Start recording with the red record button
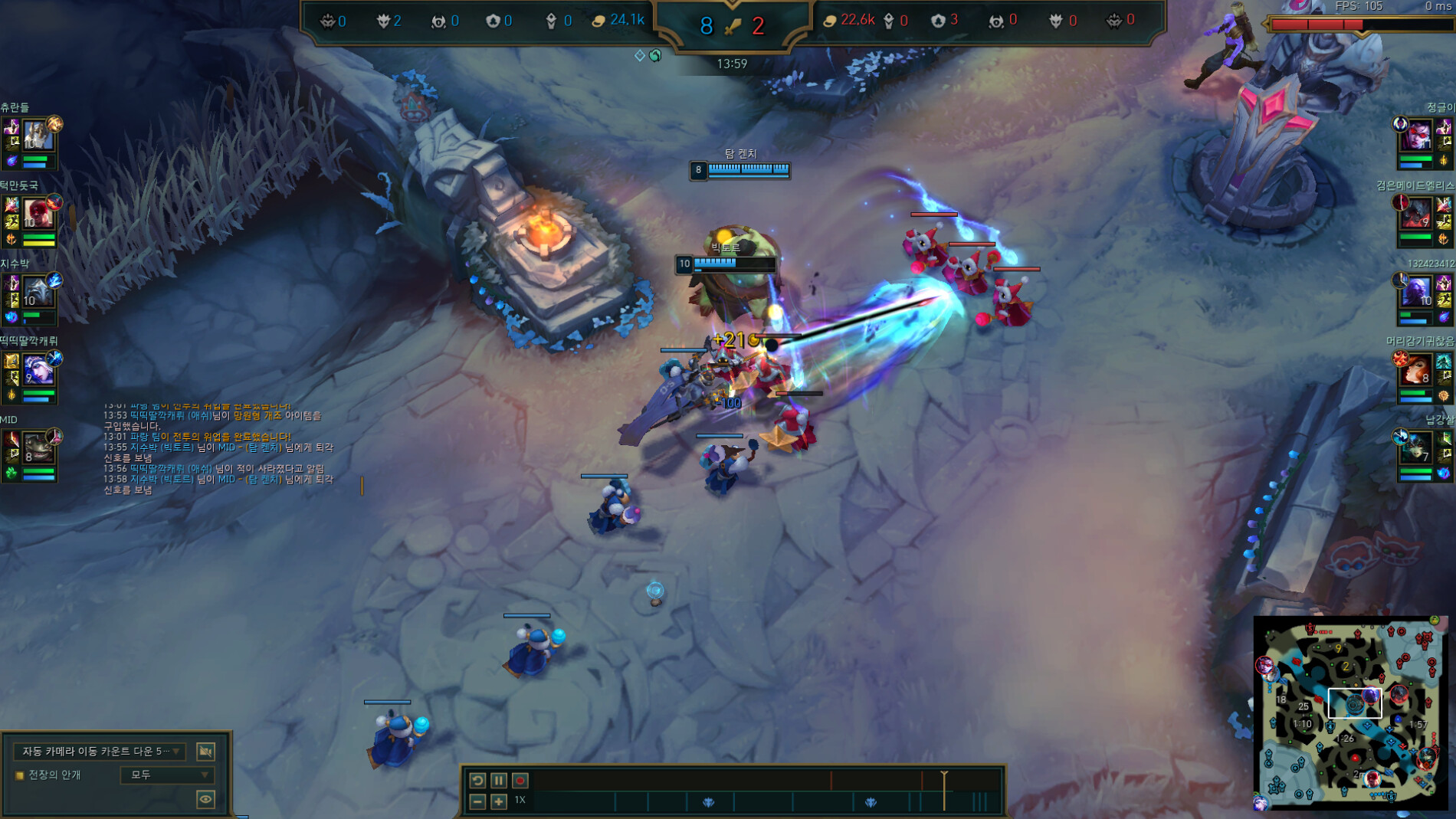Viewport: 1456px width, 819px height. coord(520,780)
